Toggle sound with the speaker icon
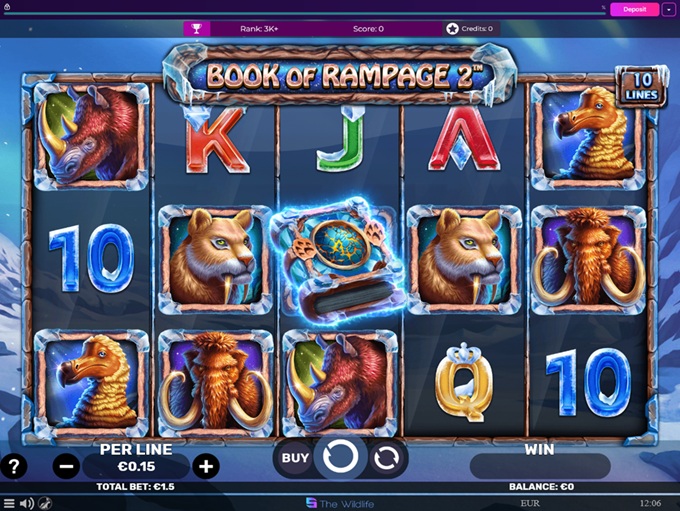This screenshot has width=680, height=511. (x=27, y=503)
